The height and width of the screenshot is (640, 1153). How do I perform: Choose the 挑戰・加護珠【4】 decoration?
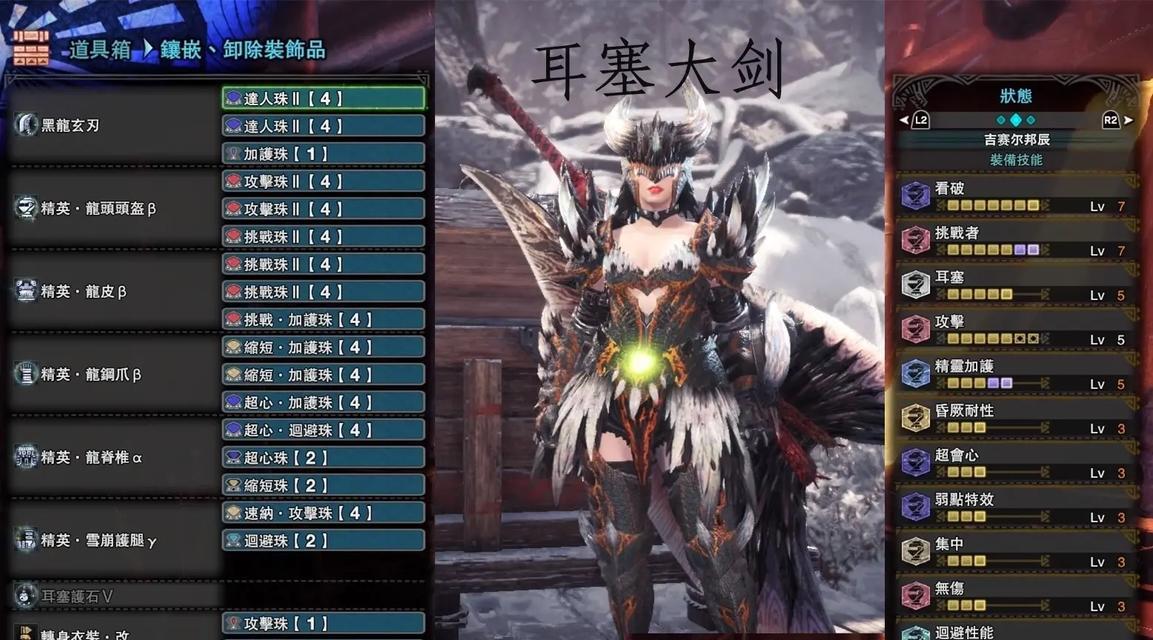pos(323,320)
